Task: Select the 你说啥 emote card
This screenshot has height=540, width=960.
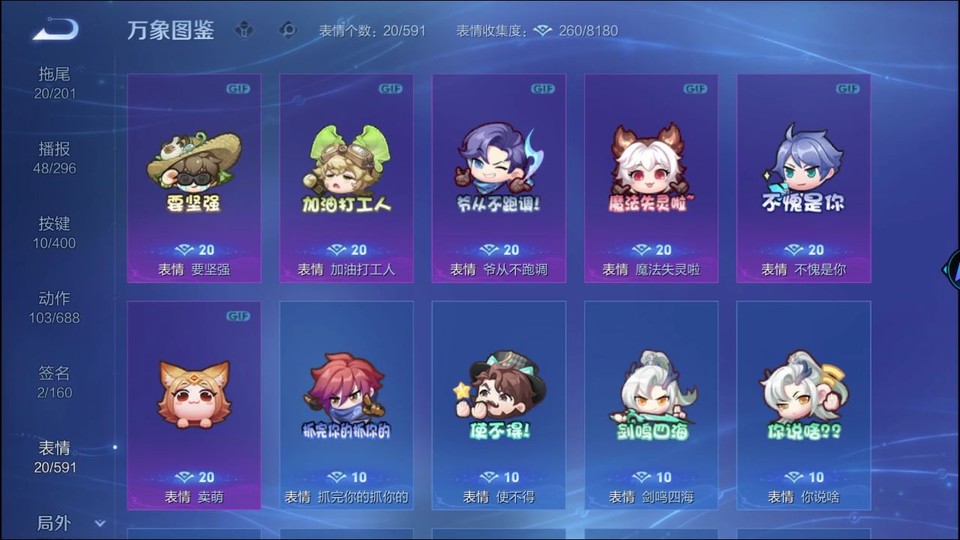Action: point(803,405)
